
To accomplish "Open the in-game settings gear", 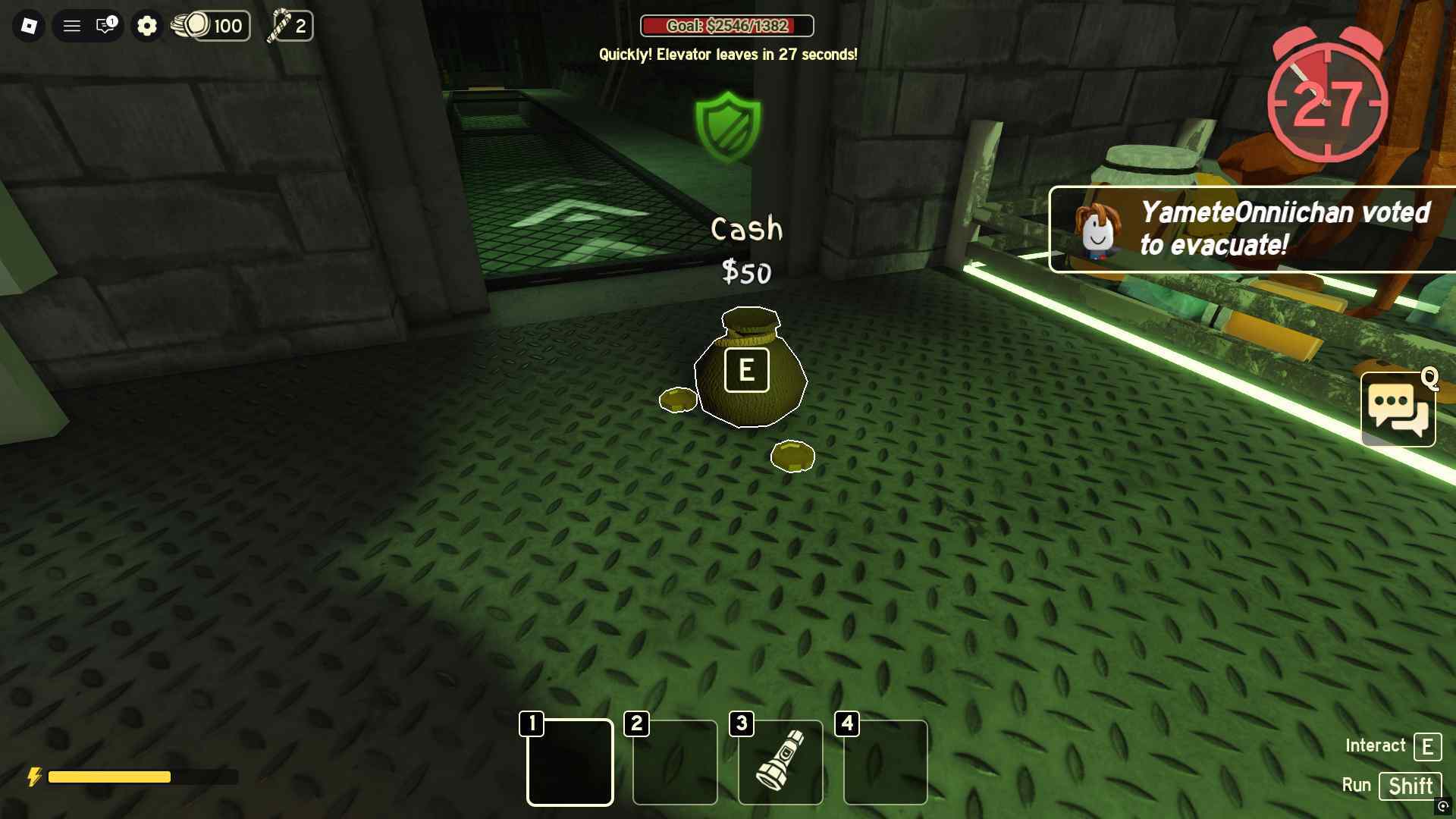I will coord(147,25).
